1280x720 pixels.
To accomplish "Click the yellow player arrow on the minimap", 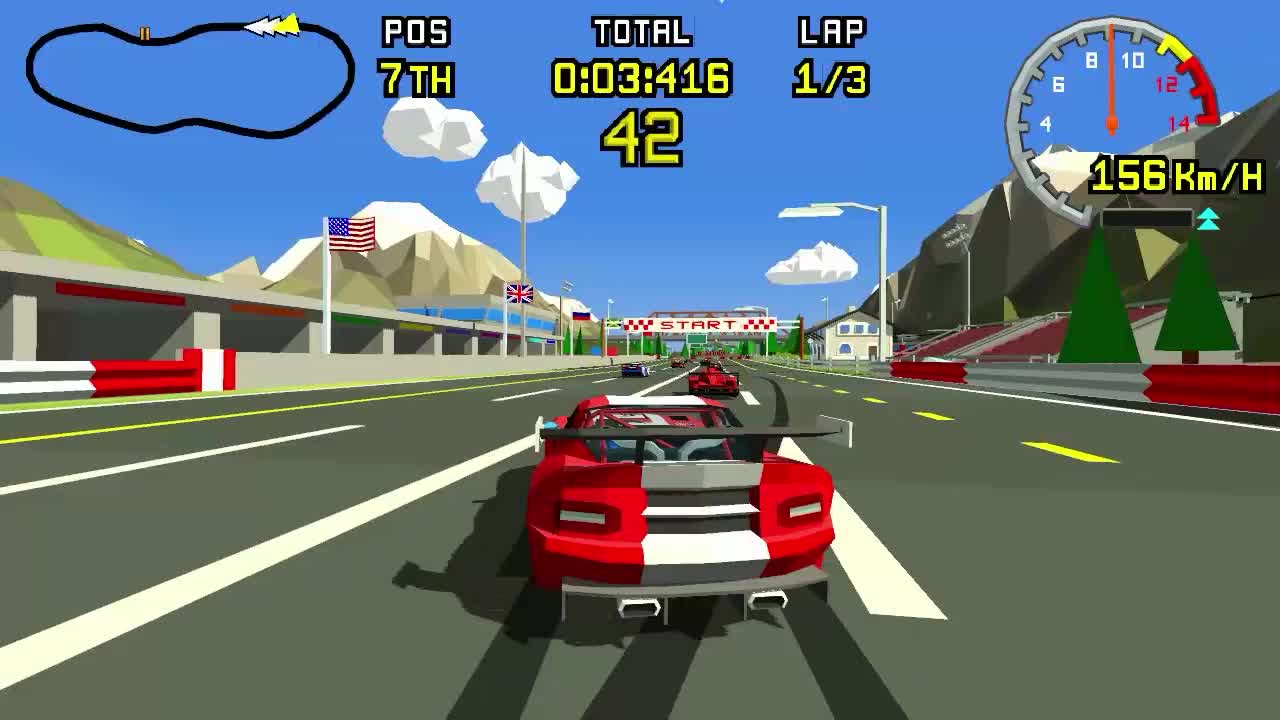I will pyautogui.click(x=290, y=26).
